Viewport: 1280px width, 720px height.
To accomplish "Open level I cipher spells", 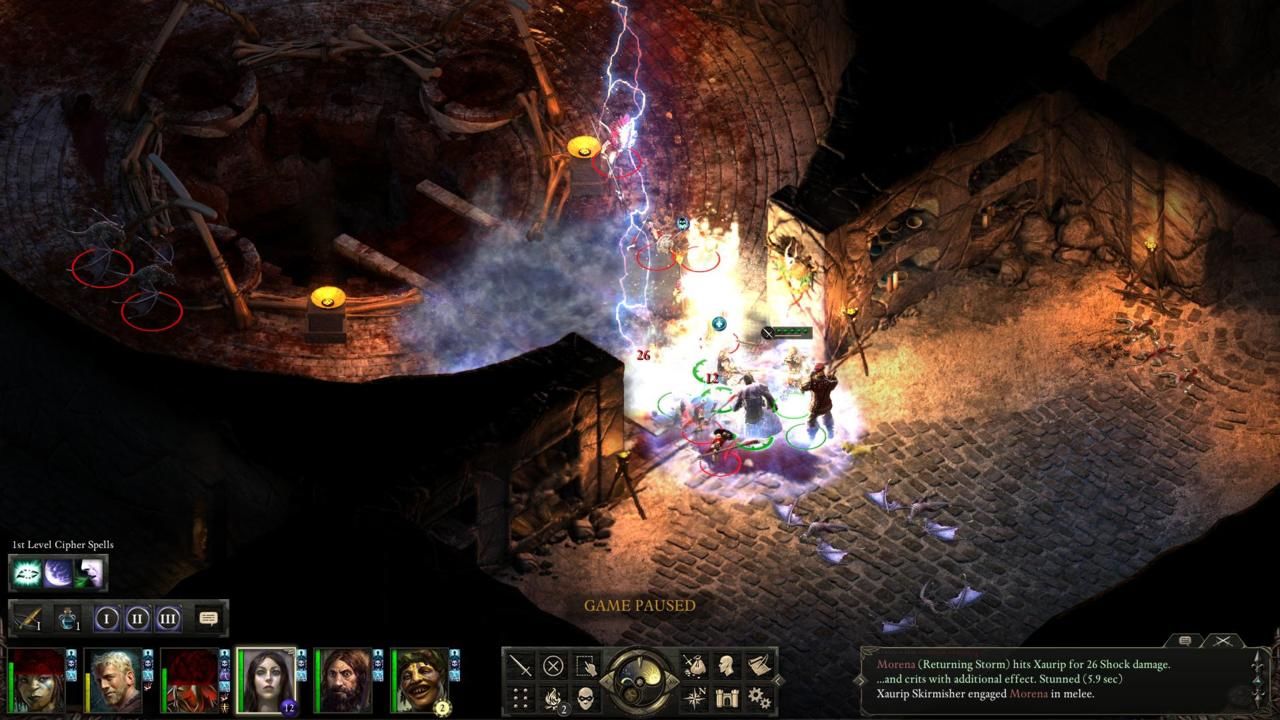I will tap(107, 619).
